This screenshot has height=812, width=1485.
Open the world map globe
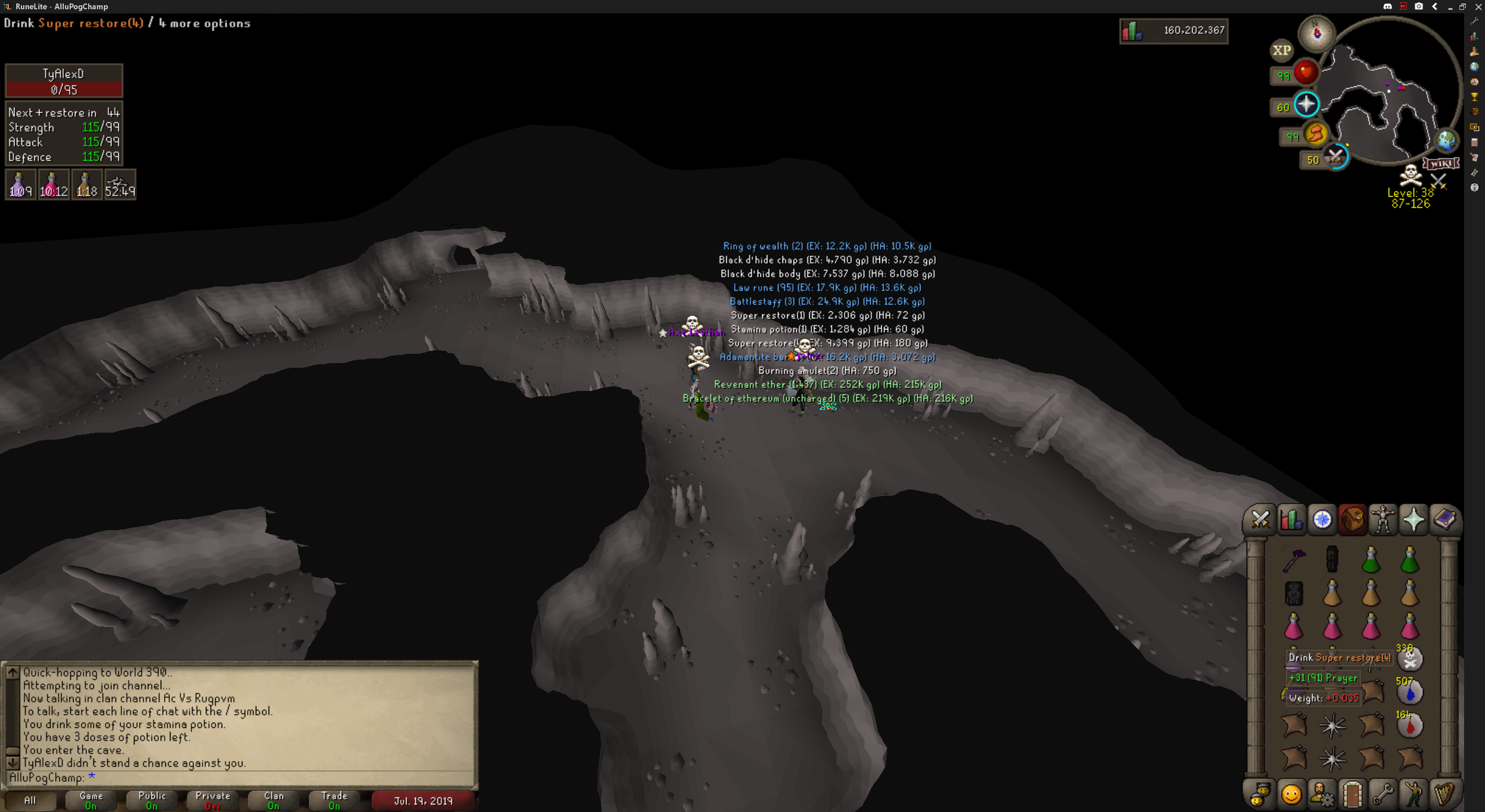tap(1446, 140)
